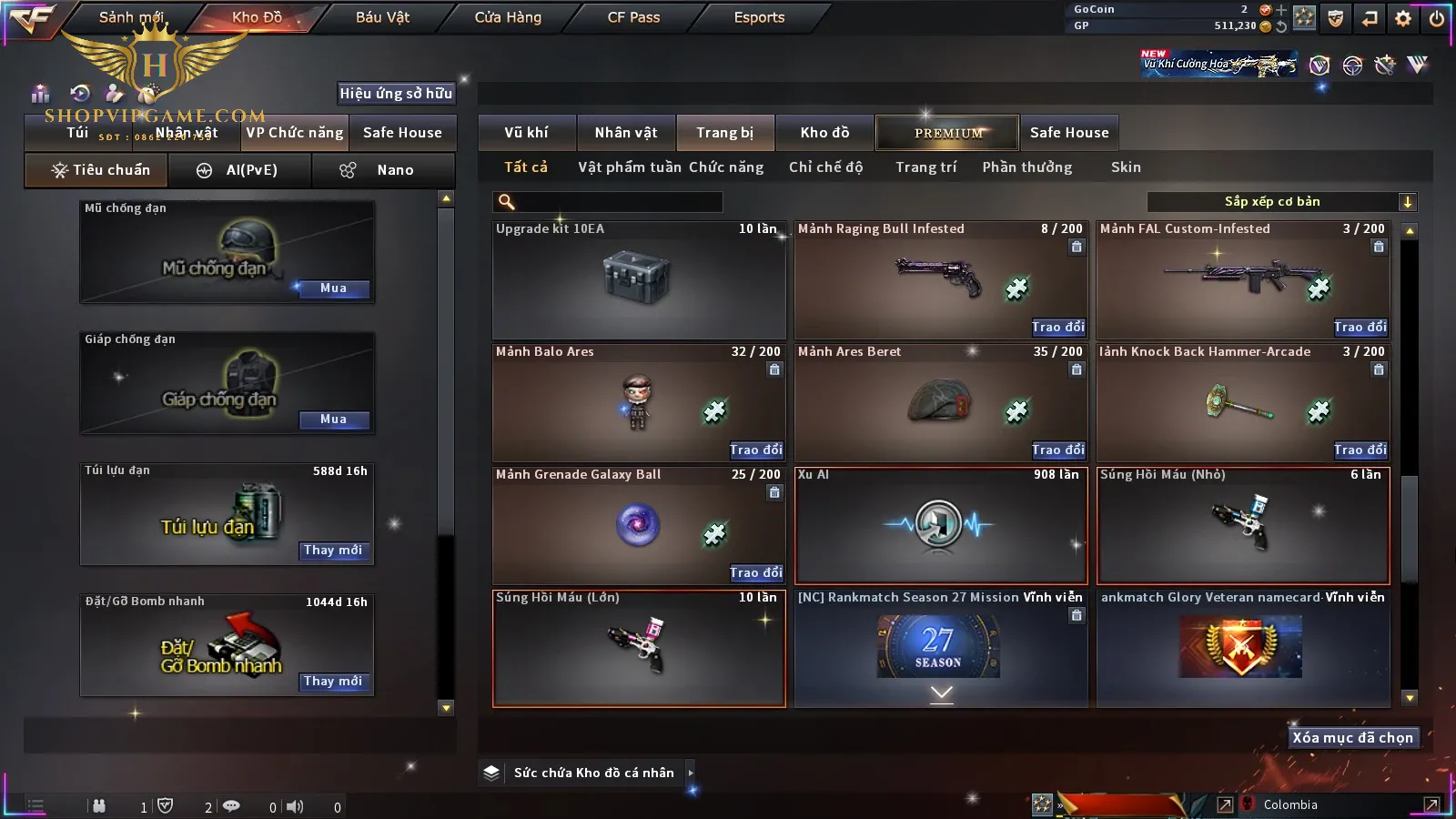The width and height of the screenshot is (1456, 819).
Task: Open the Esports menu
Action: click(x=759, y=17)
